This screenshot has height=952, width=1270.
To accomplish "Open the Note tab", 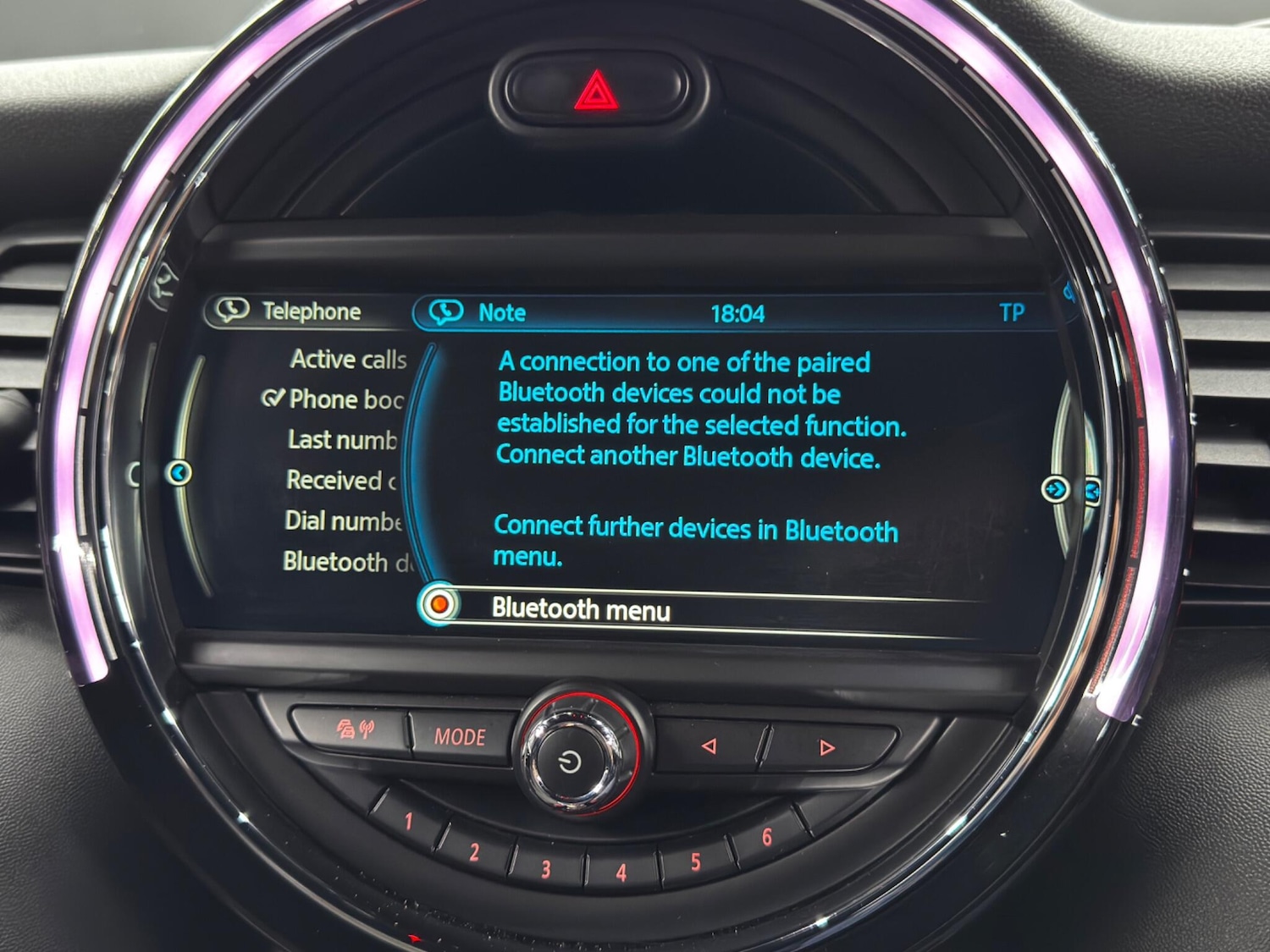I will coord(503,311).
